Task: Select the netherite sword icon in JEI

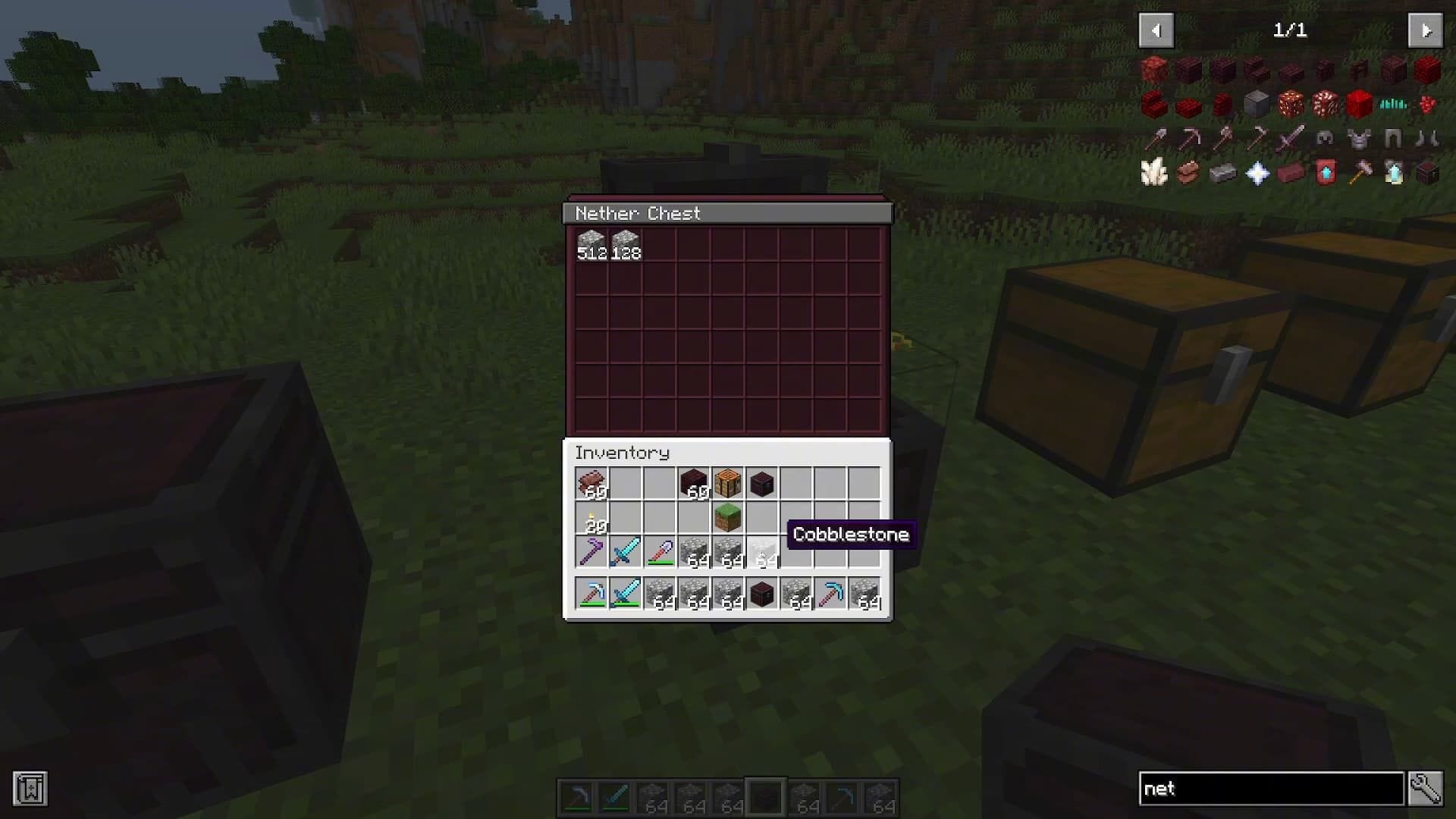Action: pyautogui.click(x=1291, y=140)
